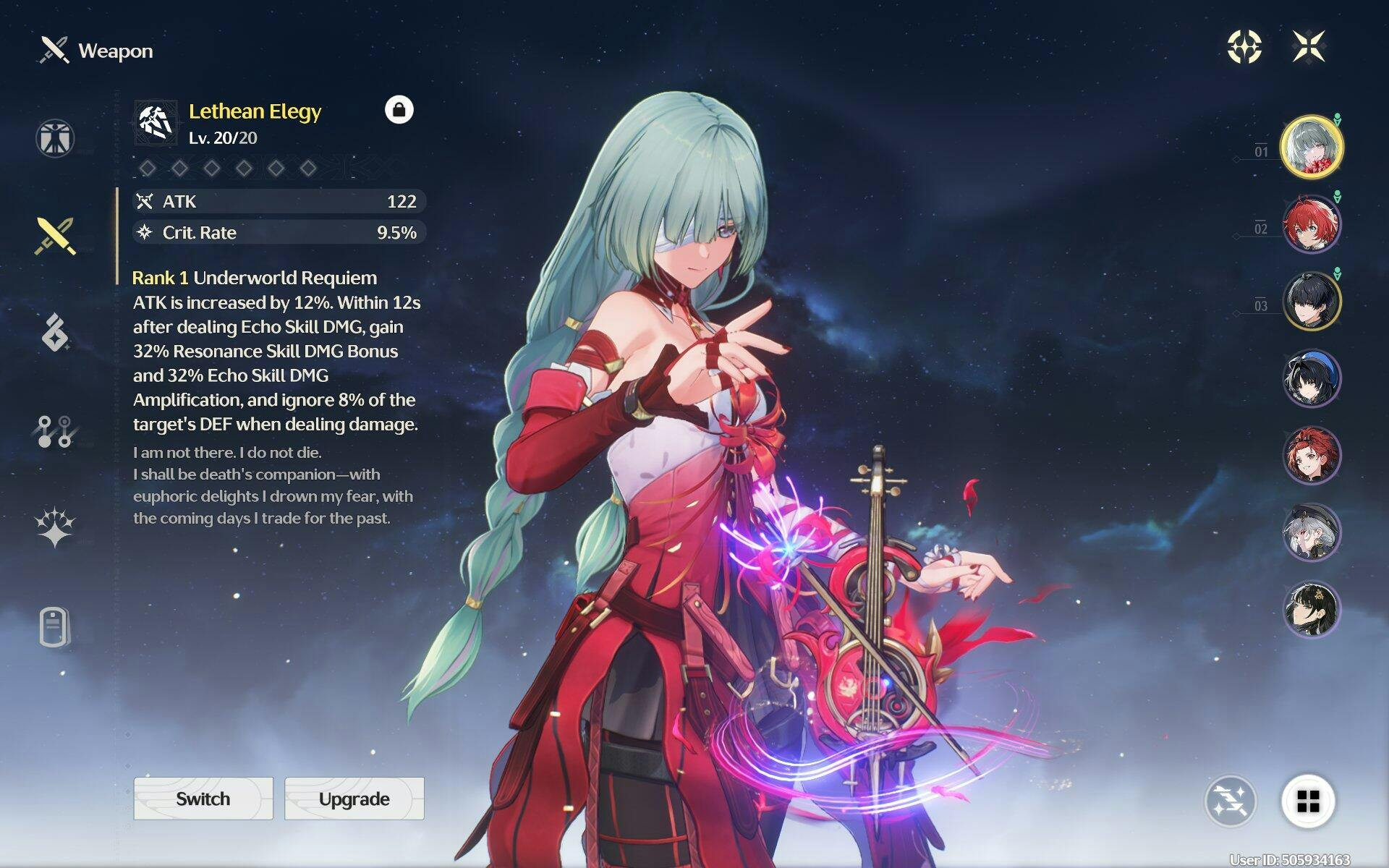The image size is (1389, 868).
Task: Select the resonator wearing a blue beret
Action: pyautogui.click(x=1311, y=378)
